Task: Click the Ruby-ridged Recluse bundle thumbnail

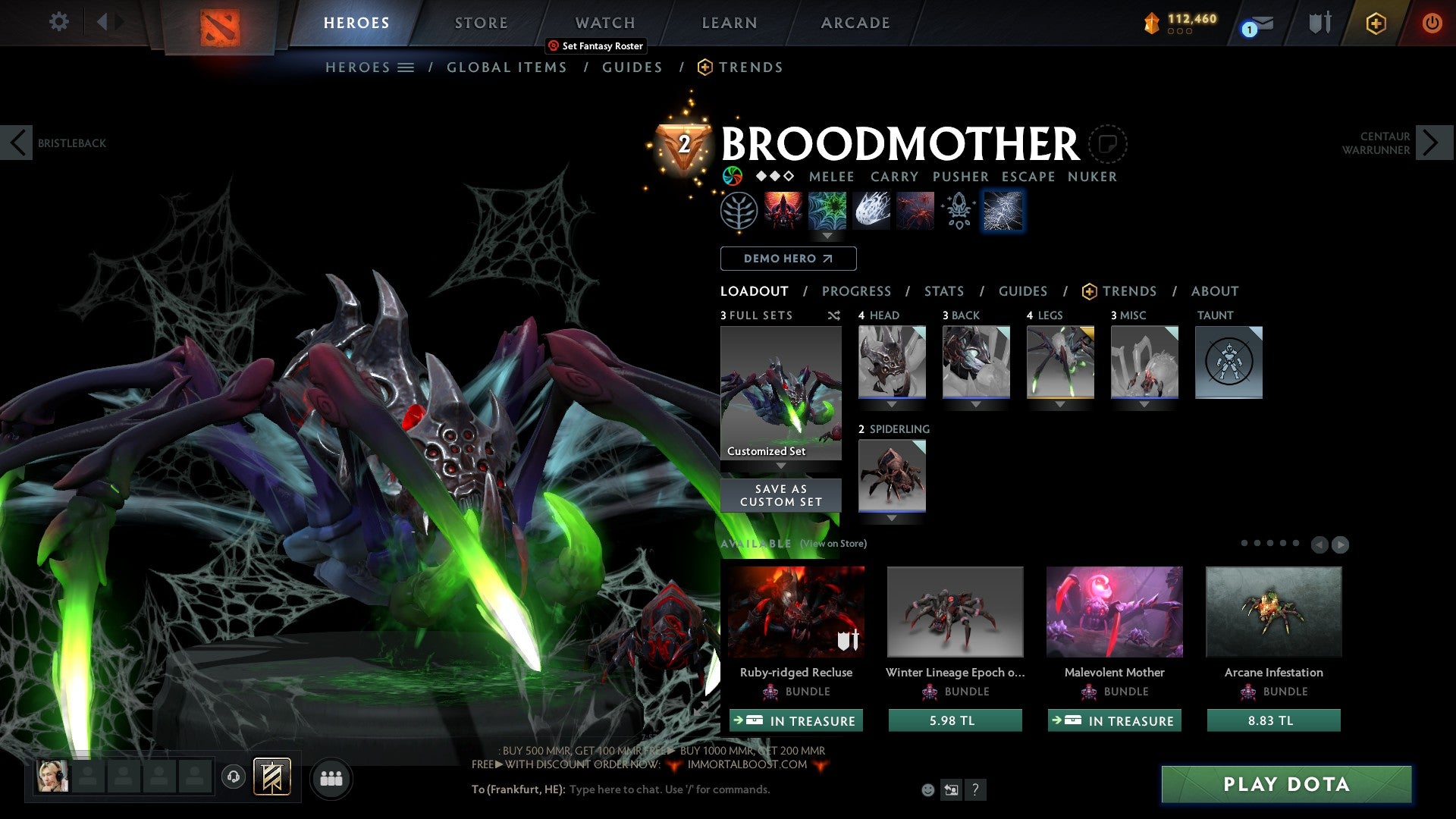Action: click(x=795, y=611)
